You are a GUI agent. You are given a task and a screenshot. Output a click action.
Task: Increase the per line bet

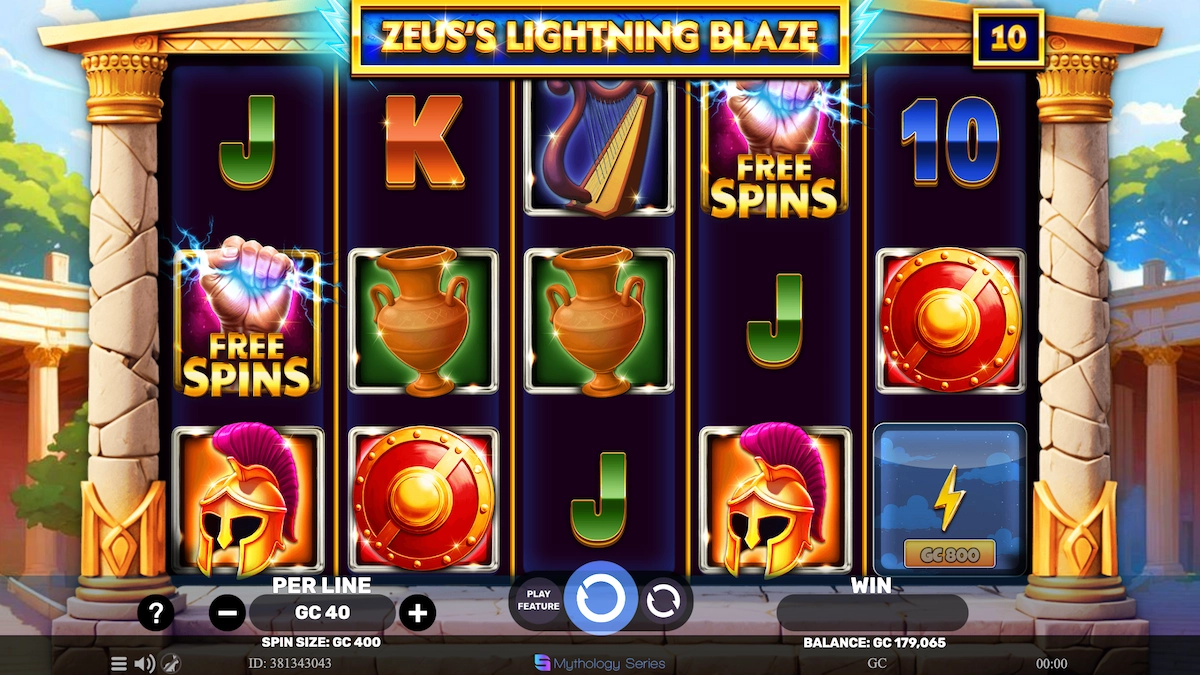tap(417, 612)
